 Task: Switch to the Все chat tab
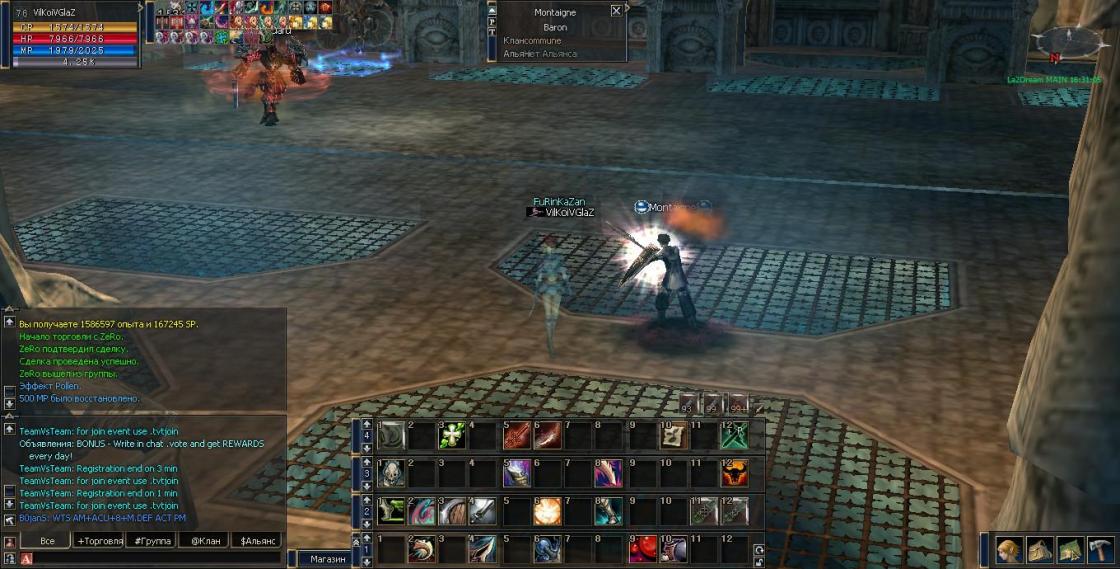[47, 540]
